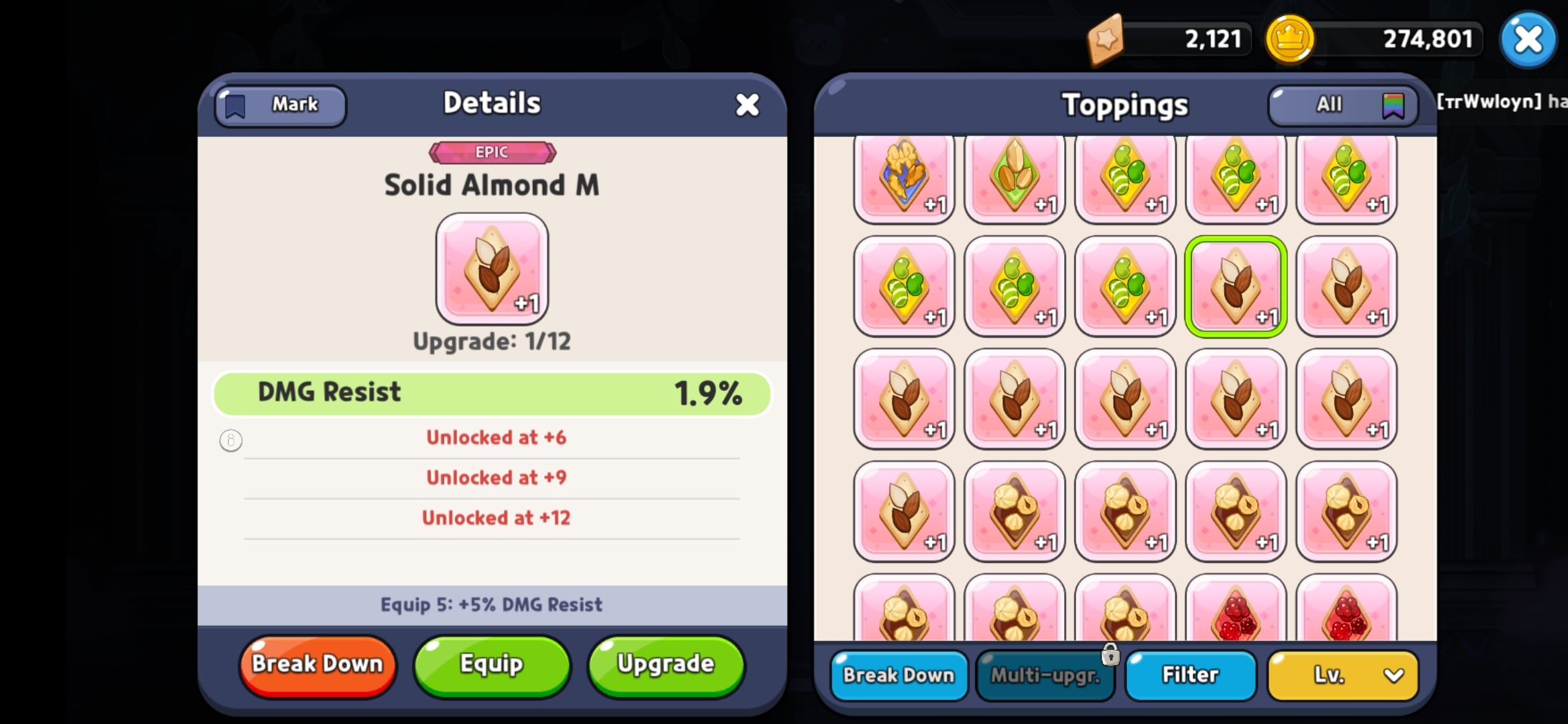Viewport: 1568px width, 724px height.
Task: Open the info tooltip beside DMG Resist stats
Action: coord(231,440)
